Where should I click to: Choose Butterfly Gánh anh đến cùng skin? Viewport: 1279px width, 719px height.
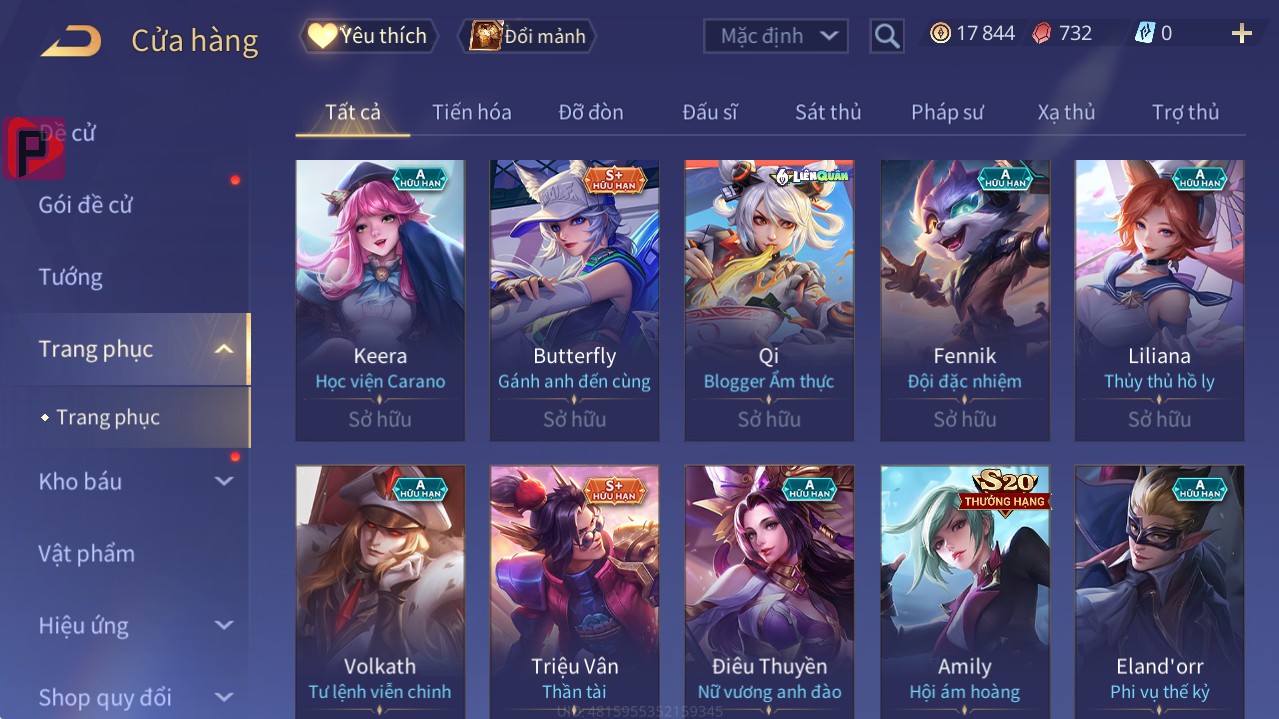point(574,300)
